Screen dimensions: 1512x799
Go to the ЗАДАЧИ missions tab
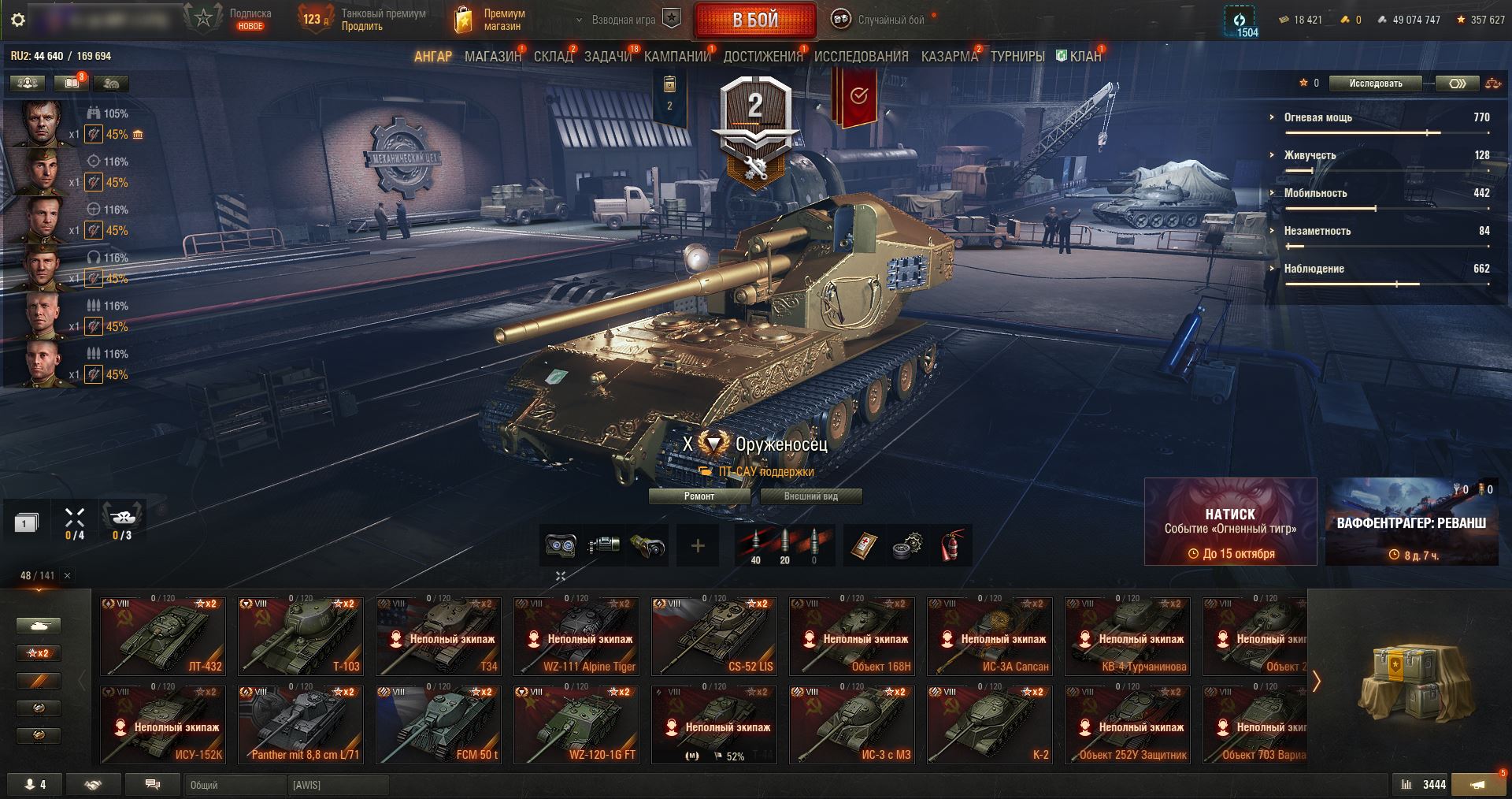point(607,57)
